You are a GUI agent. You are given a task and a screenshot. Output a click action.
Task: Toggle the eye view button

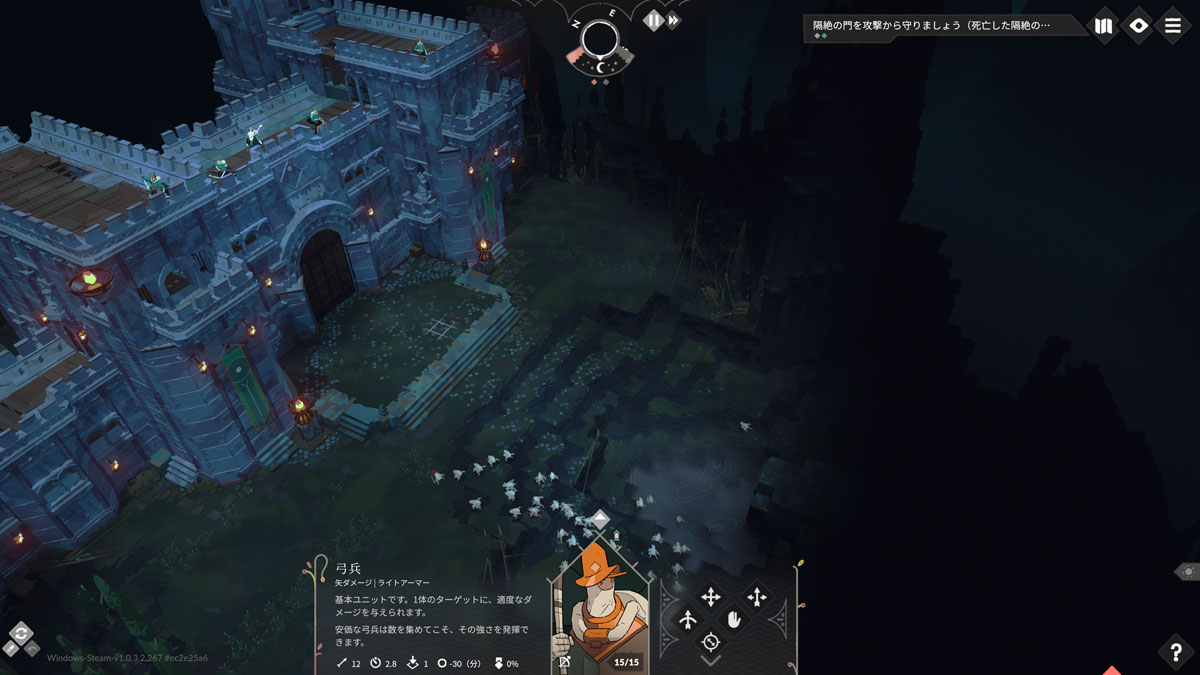(x=1138, y=26)
